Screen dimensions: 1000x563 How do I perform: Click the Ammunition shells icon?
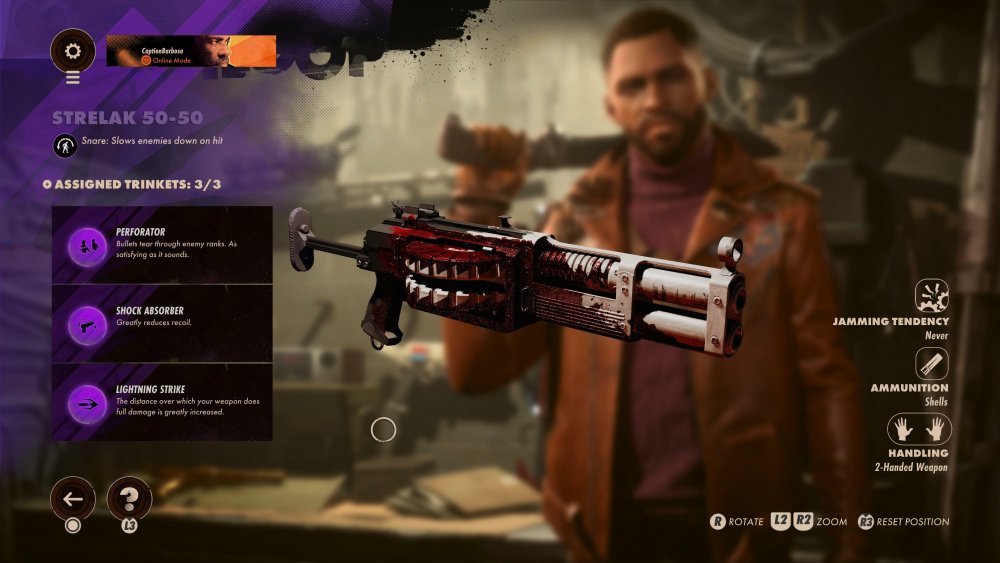coord(932,363)
